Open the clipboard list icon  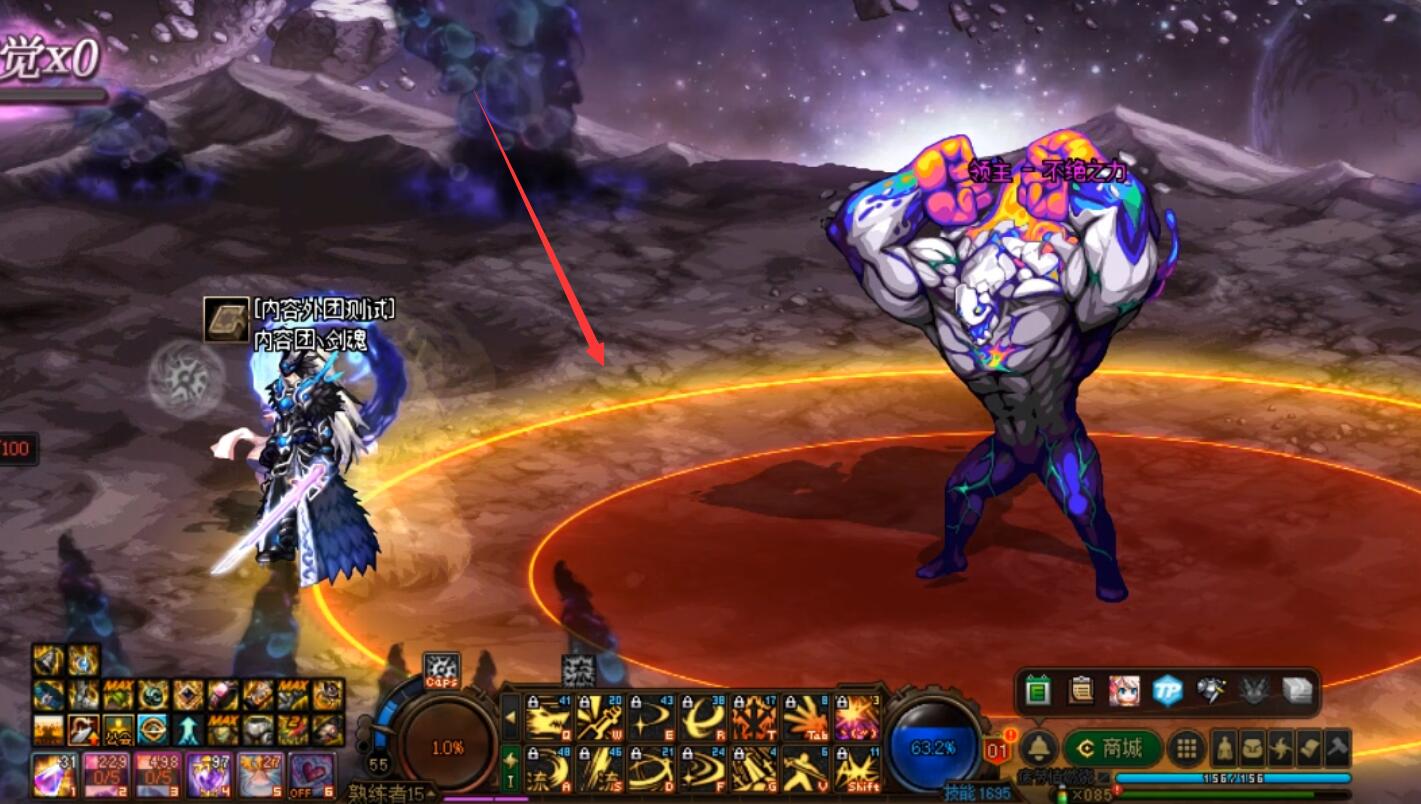[x=1081, y=691]
